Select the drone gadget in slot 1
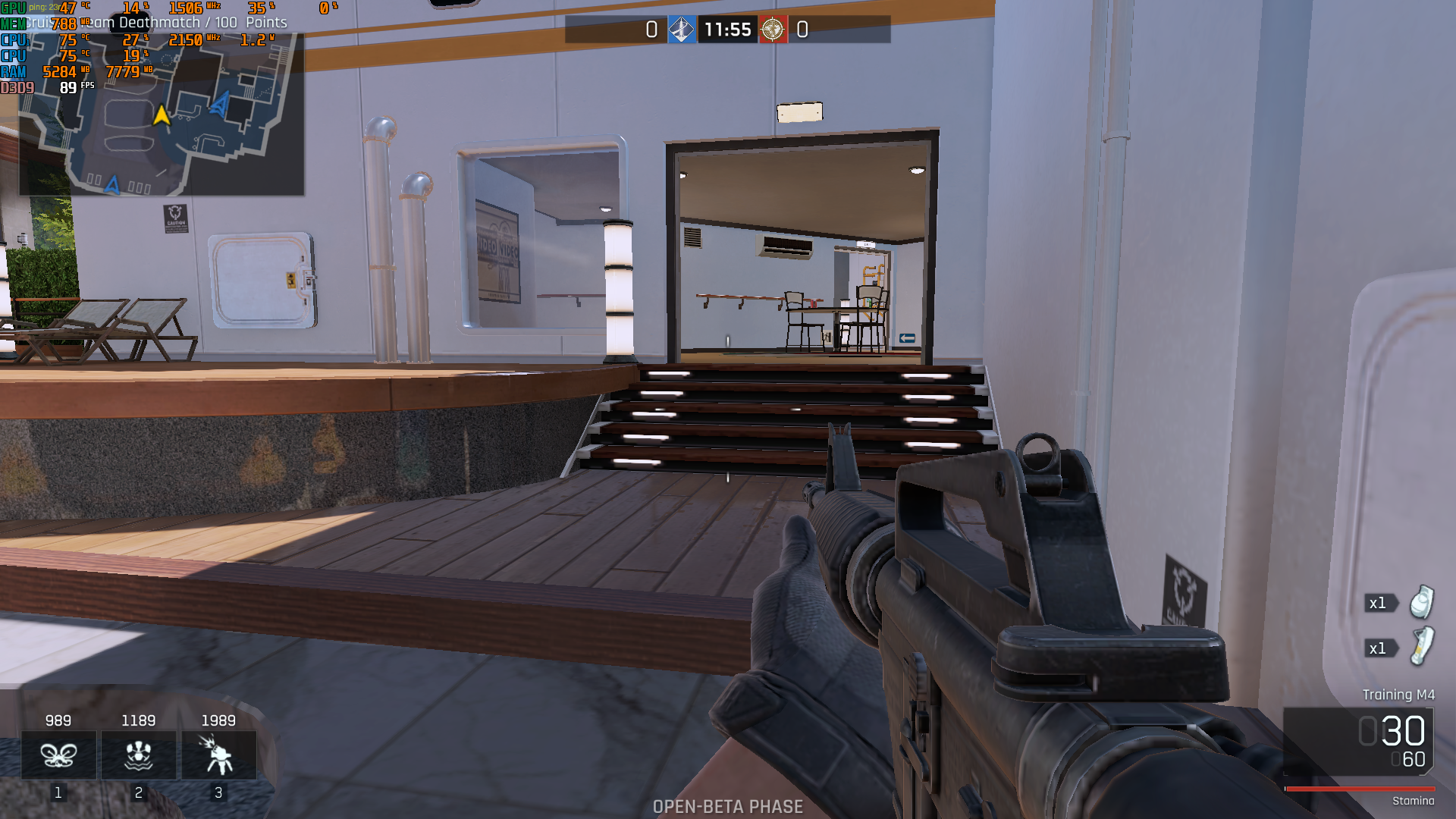The image size is (1456, 819). [58, 755]
